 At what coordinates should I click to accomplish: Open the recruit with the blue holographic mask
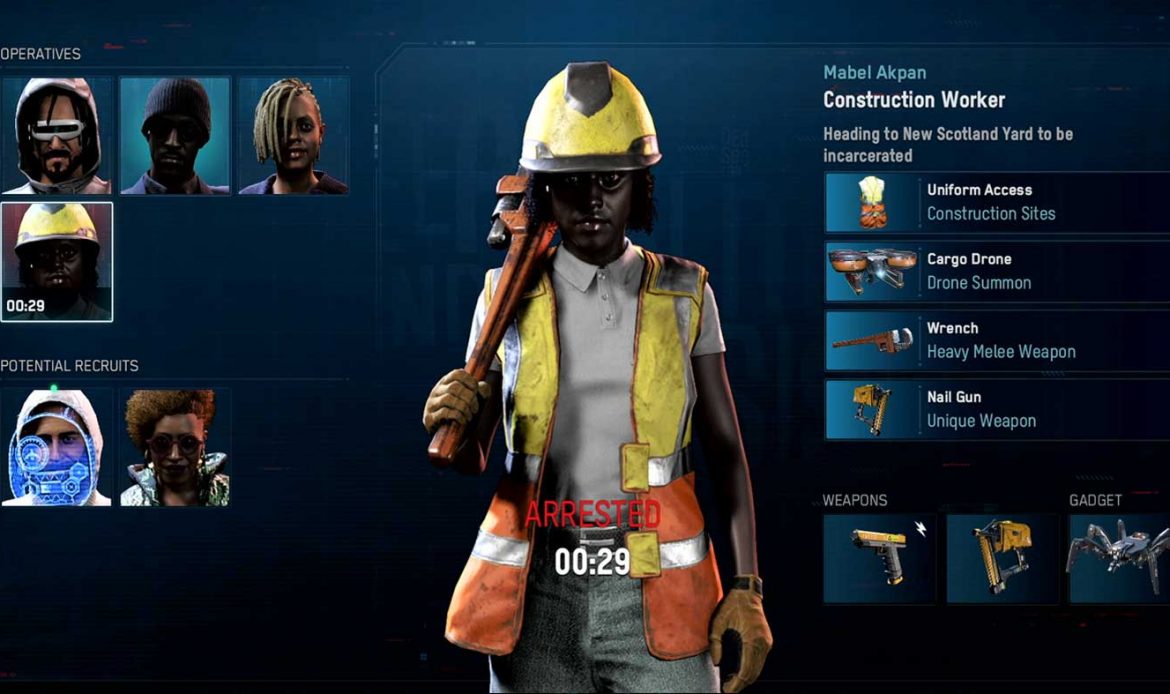[x=57, y=447]
